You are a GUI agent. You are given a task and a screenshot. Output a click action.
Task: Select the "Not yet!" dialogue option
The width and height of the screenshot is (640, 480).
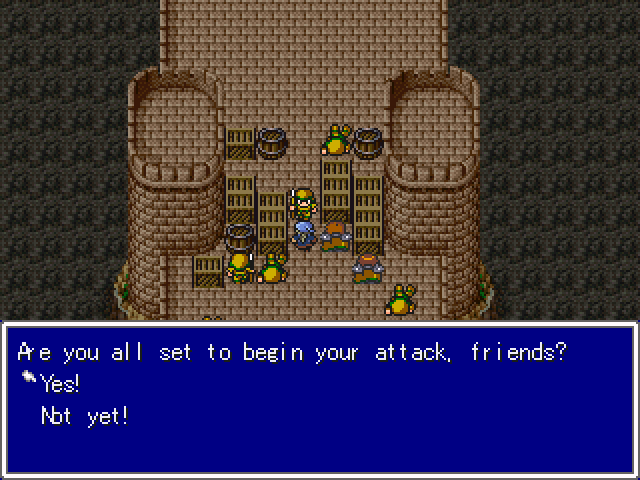tap(84, 416)
